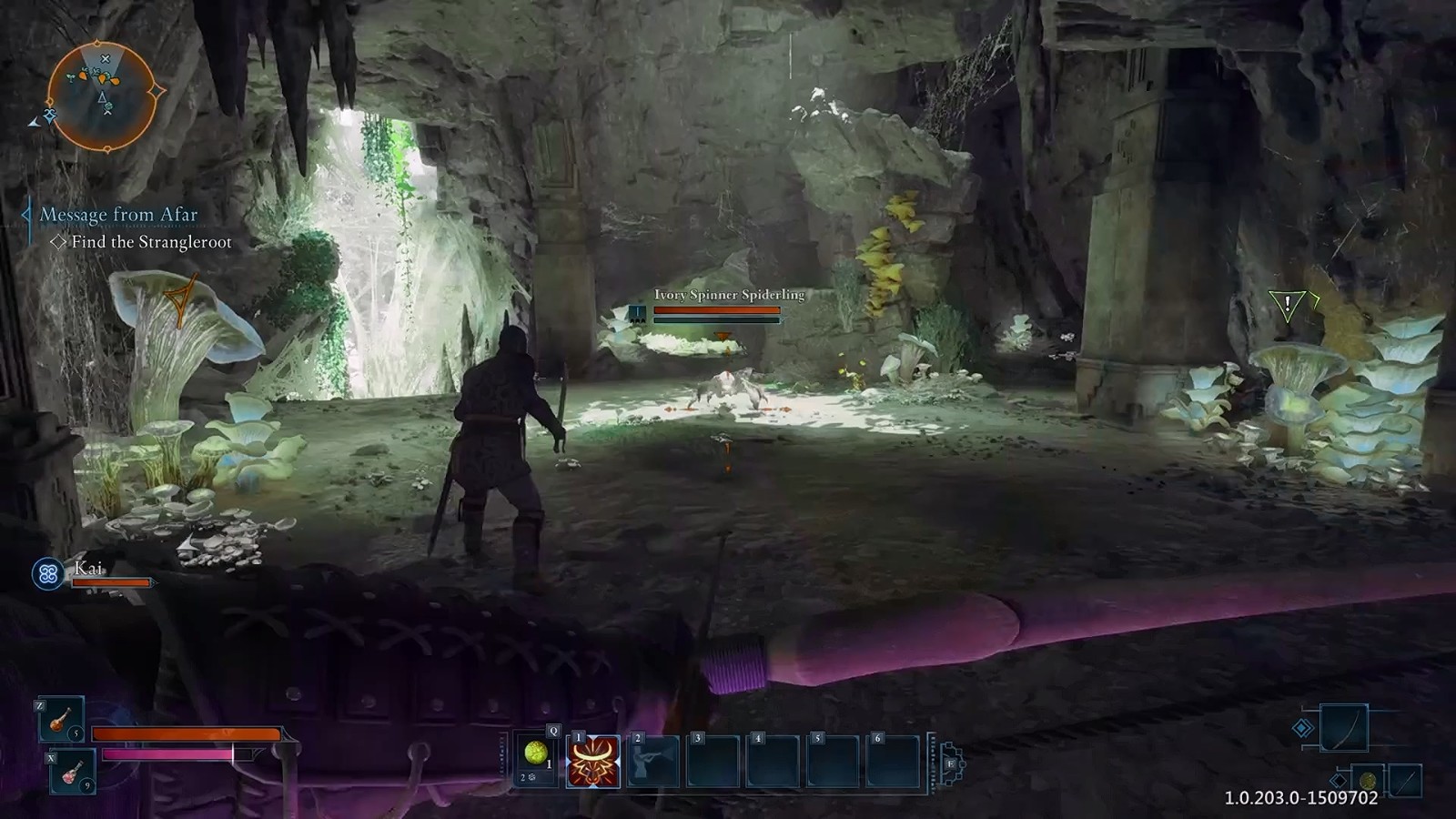Select the secondary loadout's round yellow item slot

(x=1367, y=782)
